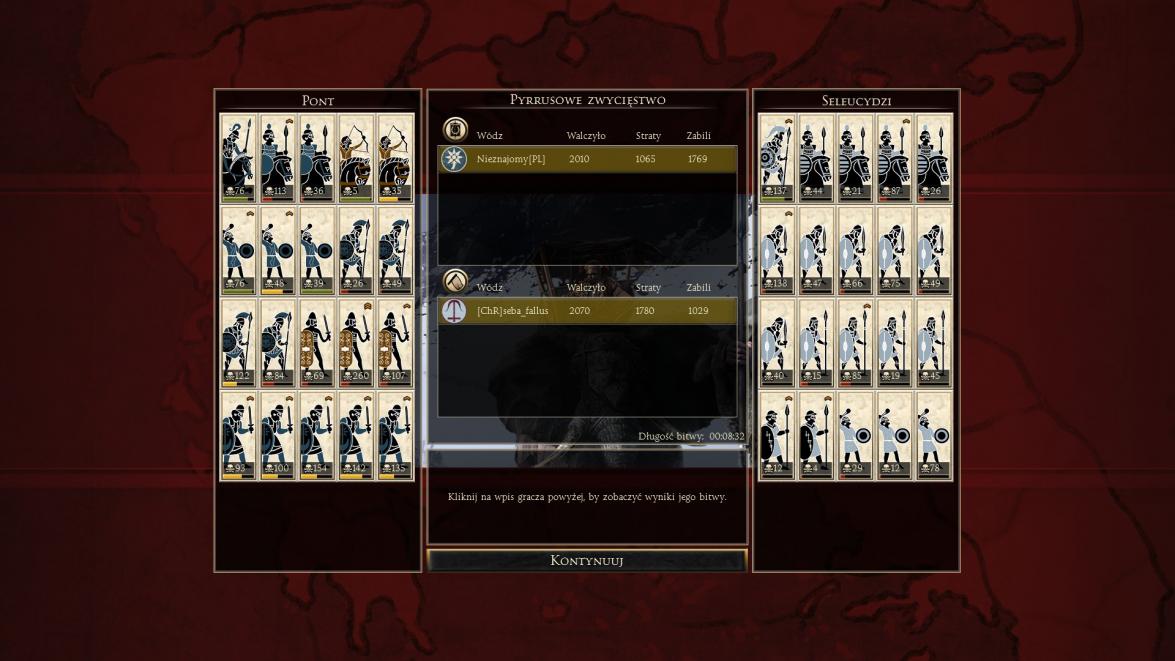The image size is (1175, 661).
Task: Click Pont swordsman card with 93 kills
Action: point(238,436)
